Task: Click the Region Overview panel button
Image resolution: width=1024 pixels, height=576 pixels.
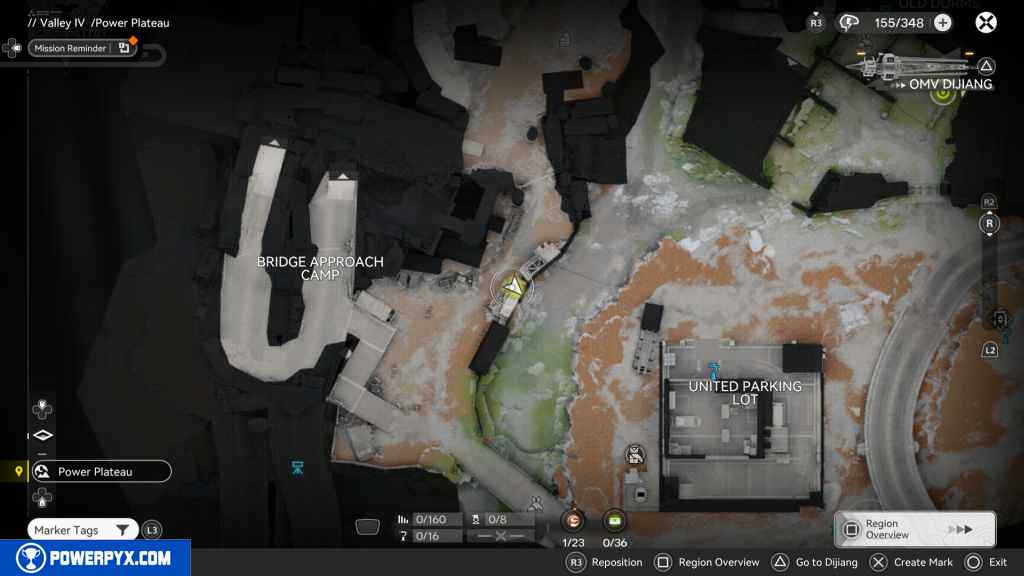Action: click(x=915, y=529)
